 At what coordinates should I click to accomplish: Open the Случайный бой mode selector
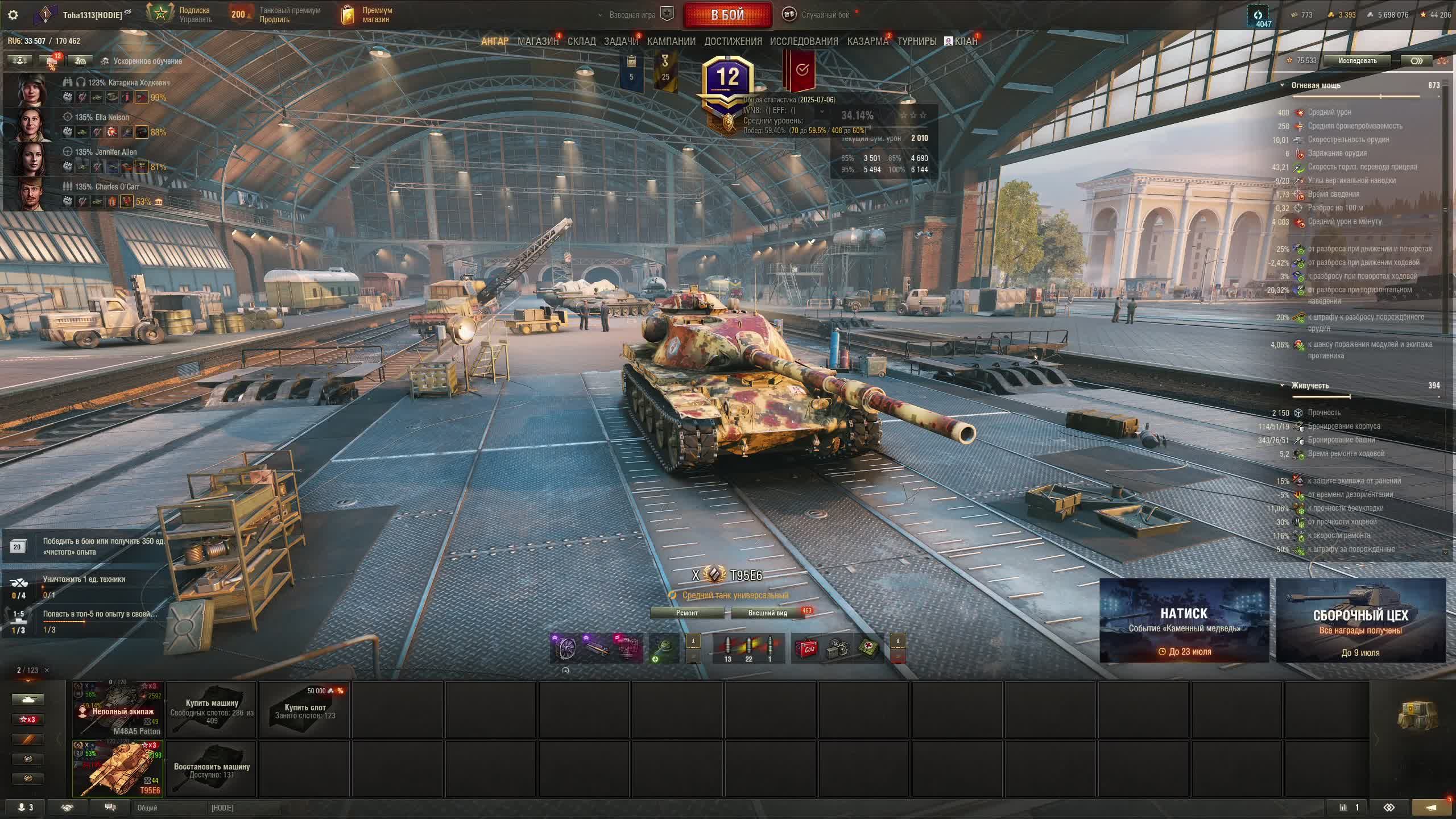[x=819, y=15]
